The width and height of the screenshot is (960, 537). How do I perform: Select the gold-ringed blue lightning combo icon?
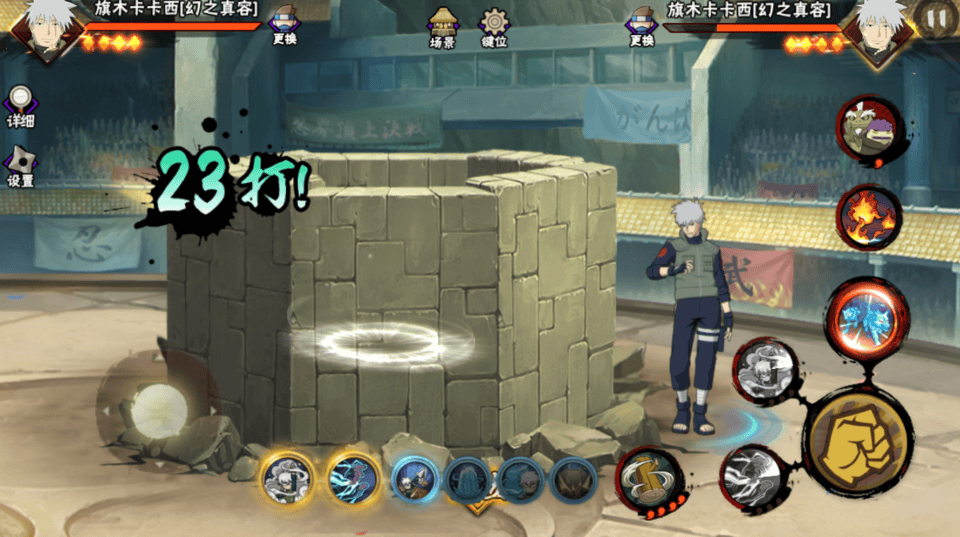point(352,479)
